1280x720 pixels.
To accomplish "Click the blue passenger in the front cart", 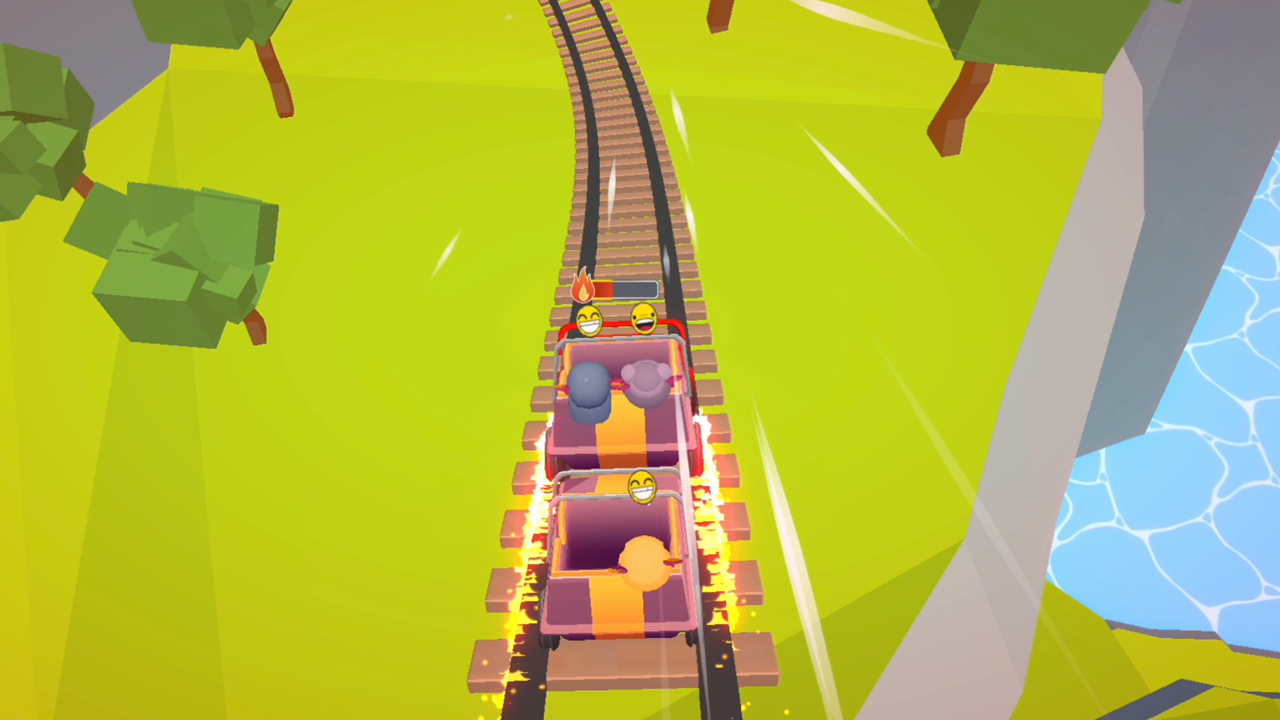I will (x=589, y=392).
